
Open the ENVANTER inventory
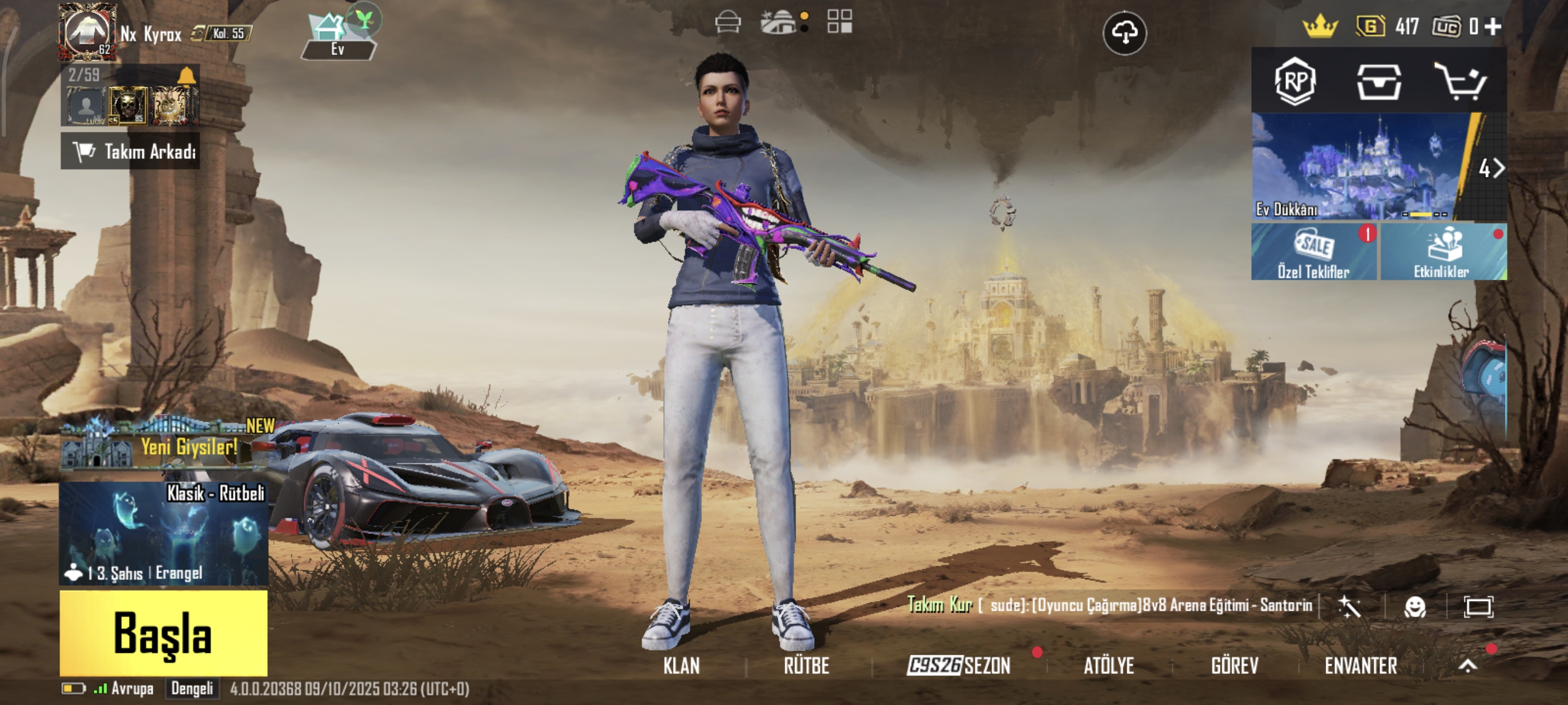[1360, 666]
